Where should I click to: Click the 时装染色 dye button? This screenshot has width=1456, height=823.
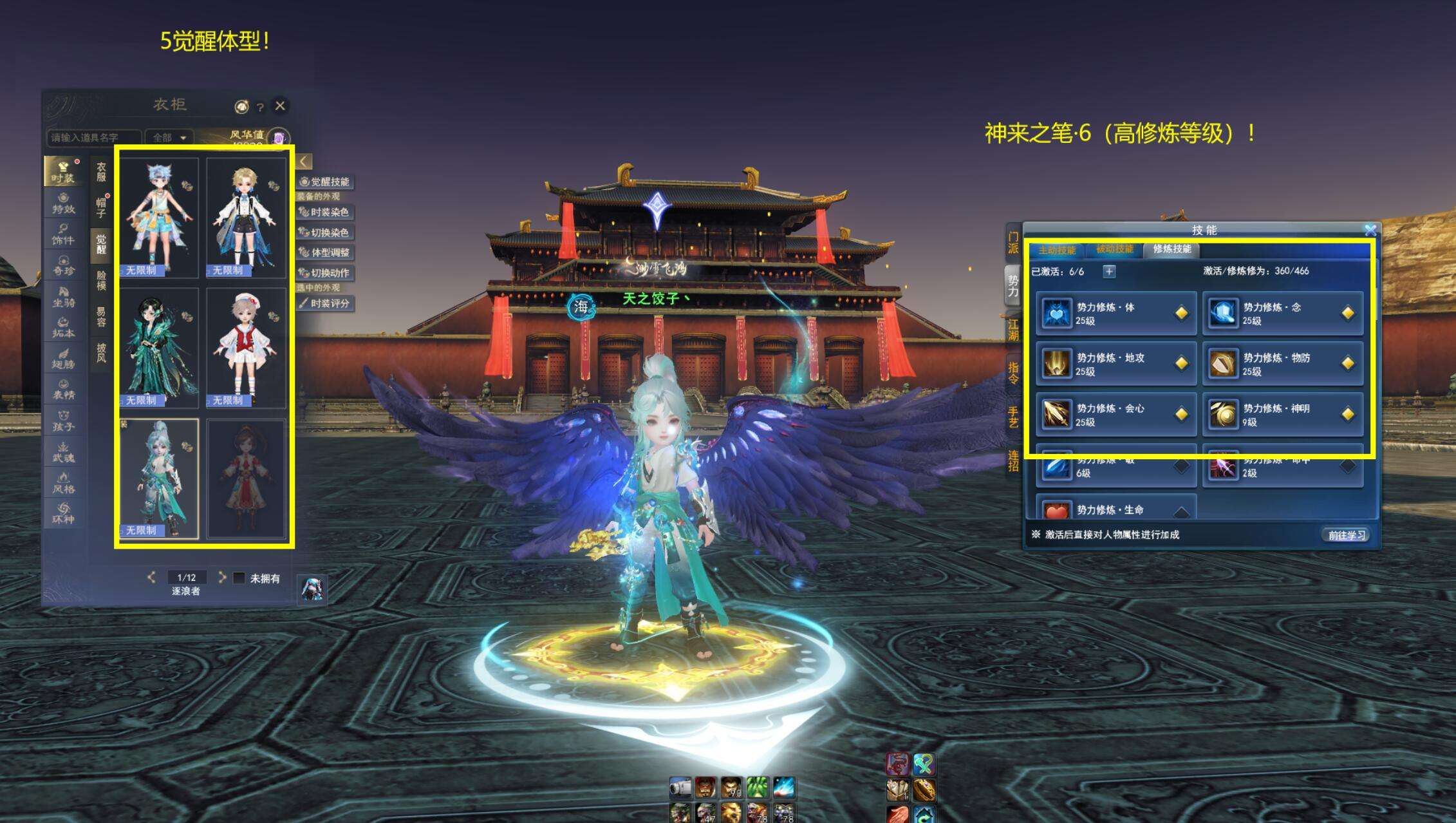325,212
